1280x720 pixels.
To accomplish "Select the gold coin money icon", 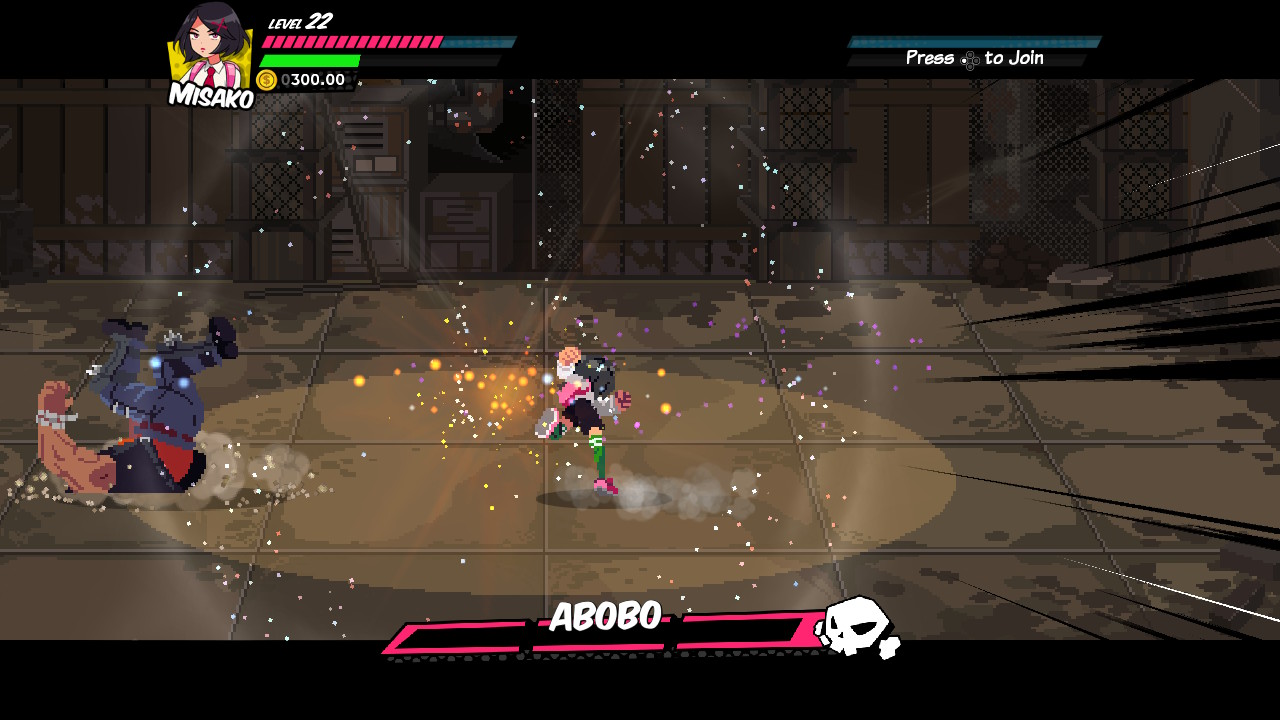I will (x=267, y=80).
